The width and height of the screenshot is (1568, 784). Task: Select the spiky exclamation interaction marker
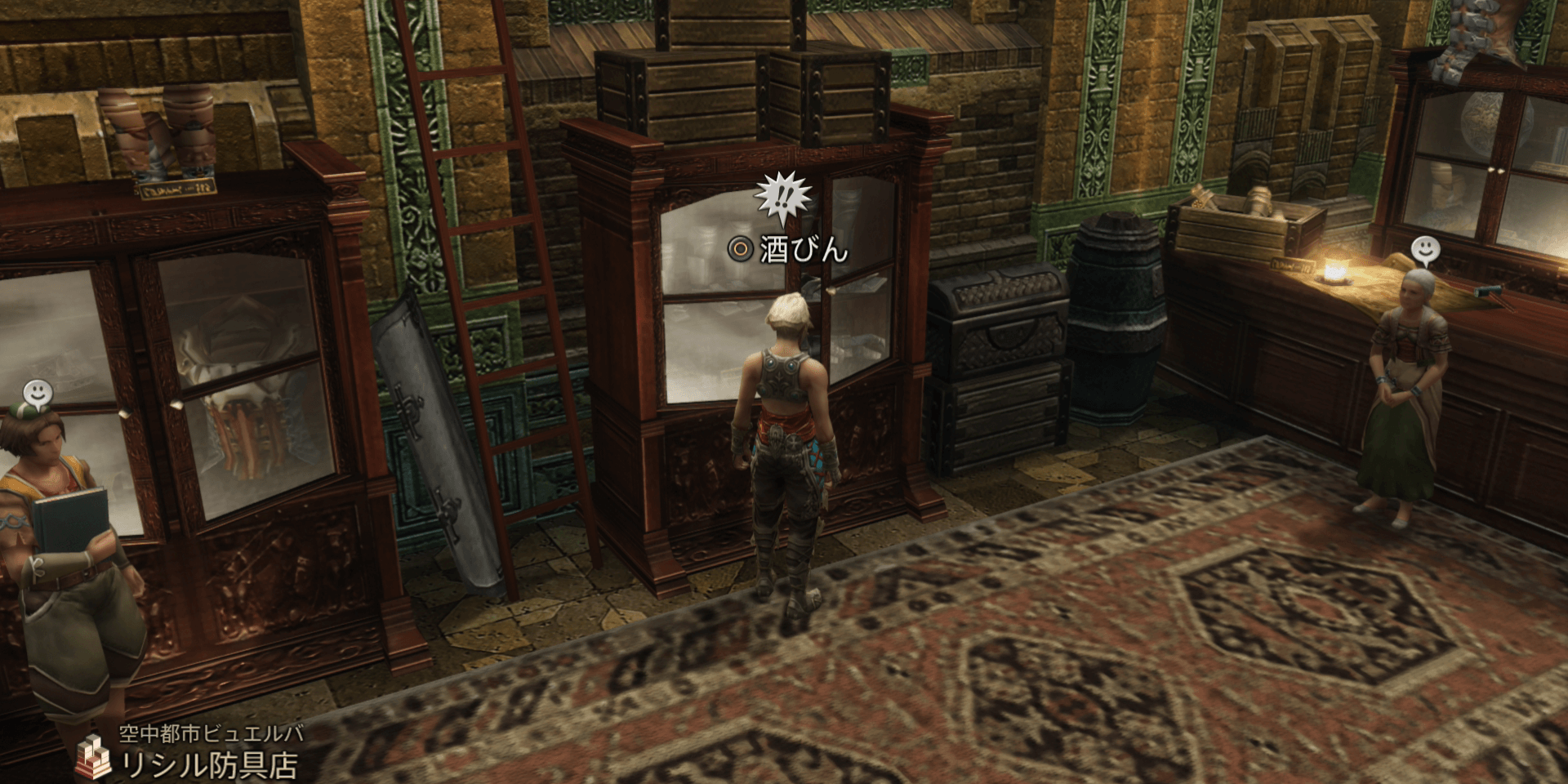[x=782, y=198]
